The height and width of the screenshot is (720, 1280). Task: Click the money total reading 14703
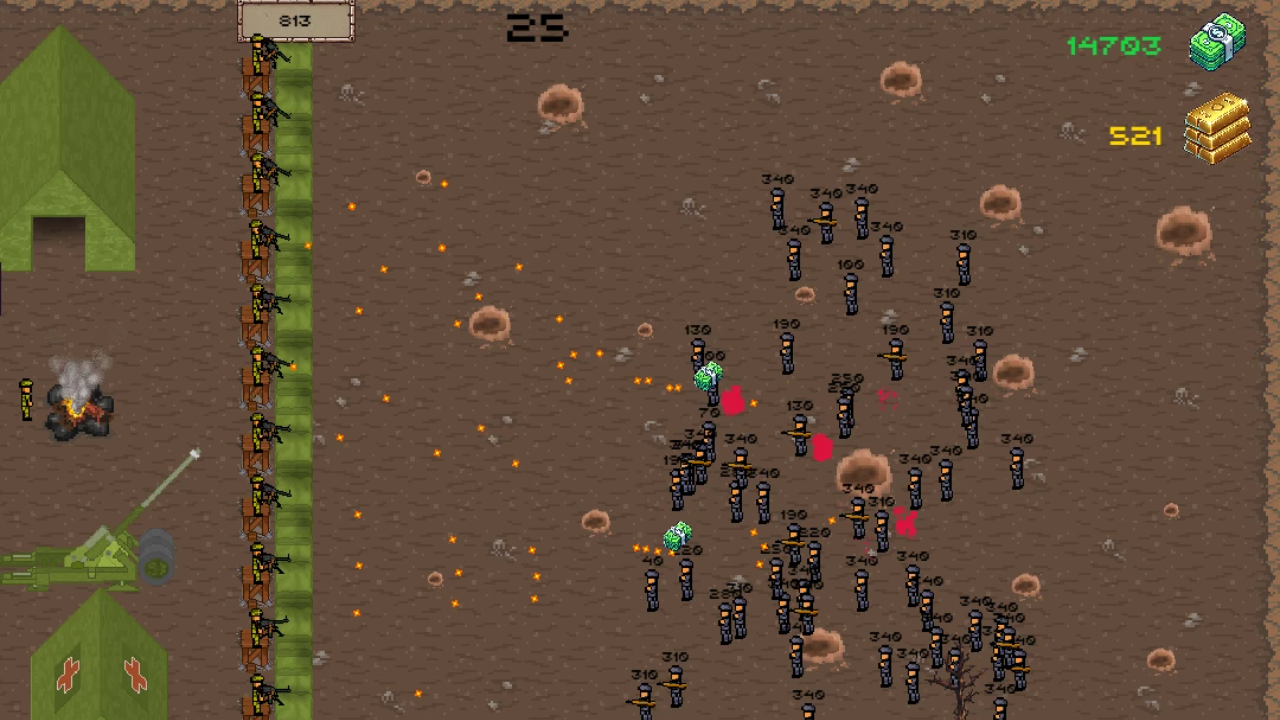pos(1113,45)
